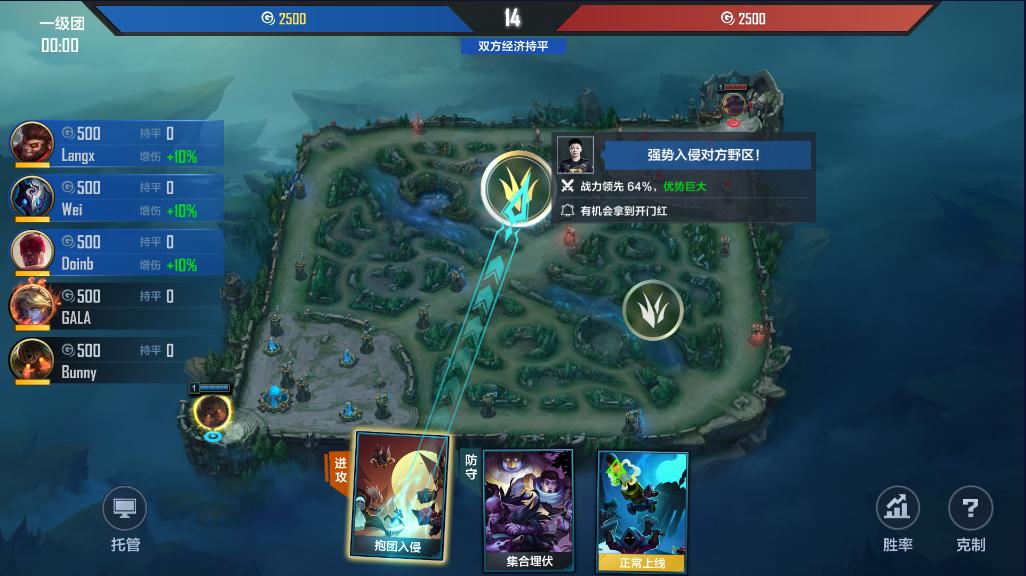Open the 克制 counter info
This screenshot has height=576, width=1026.
click(x=970, y=521)
